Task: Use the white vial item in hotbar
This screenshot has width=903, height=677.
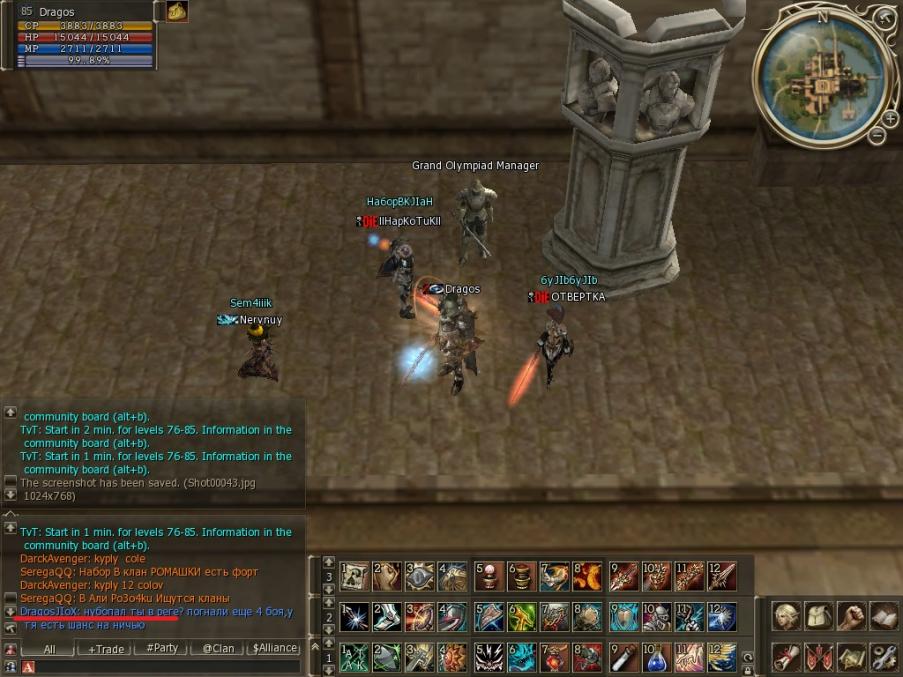Action: (x=623, y=659)
